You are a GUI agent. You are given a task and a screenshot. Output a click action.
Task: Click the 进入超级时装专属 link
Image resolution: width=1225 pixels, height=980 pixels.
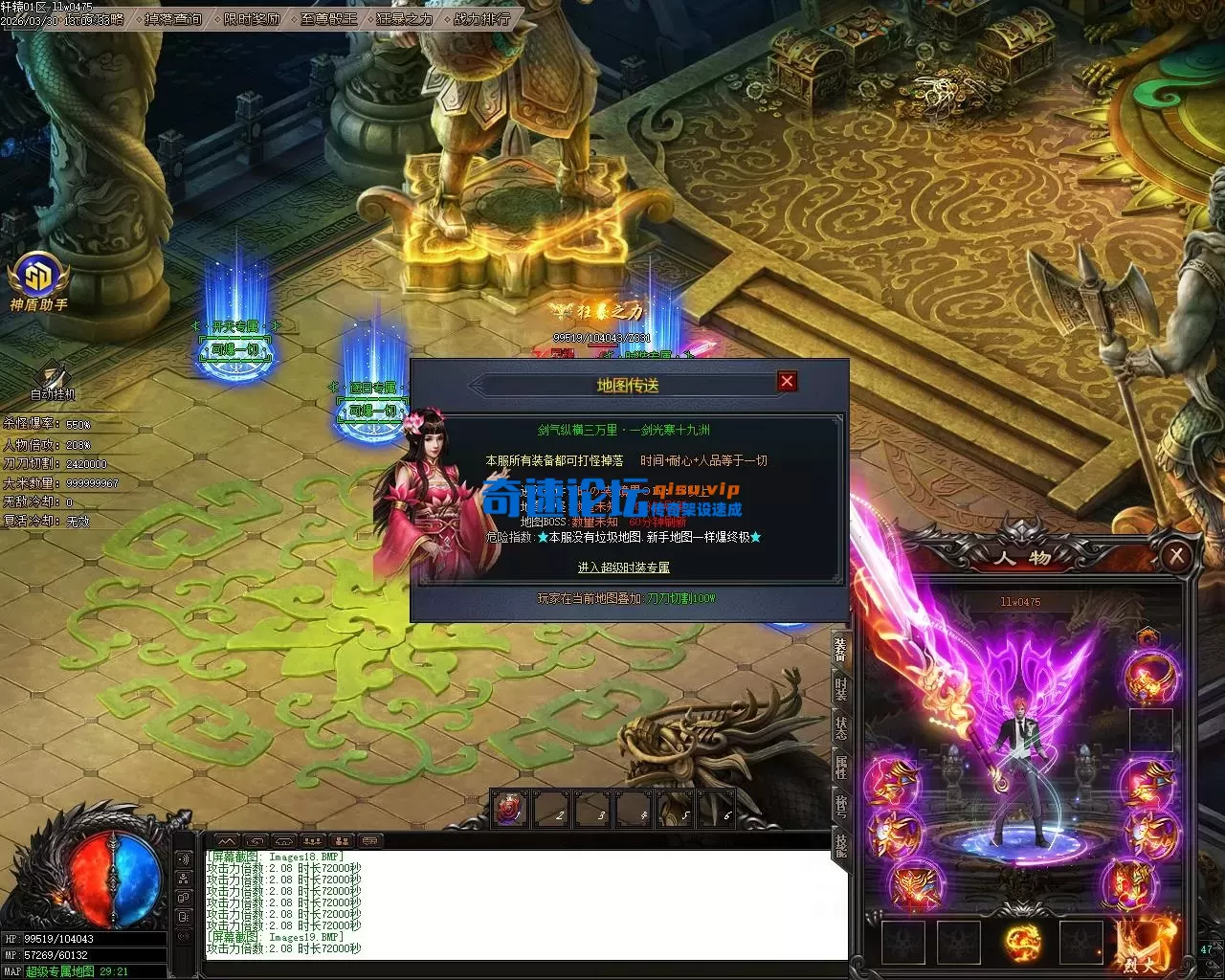pyautogui.click(x=623, y=568)
